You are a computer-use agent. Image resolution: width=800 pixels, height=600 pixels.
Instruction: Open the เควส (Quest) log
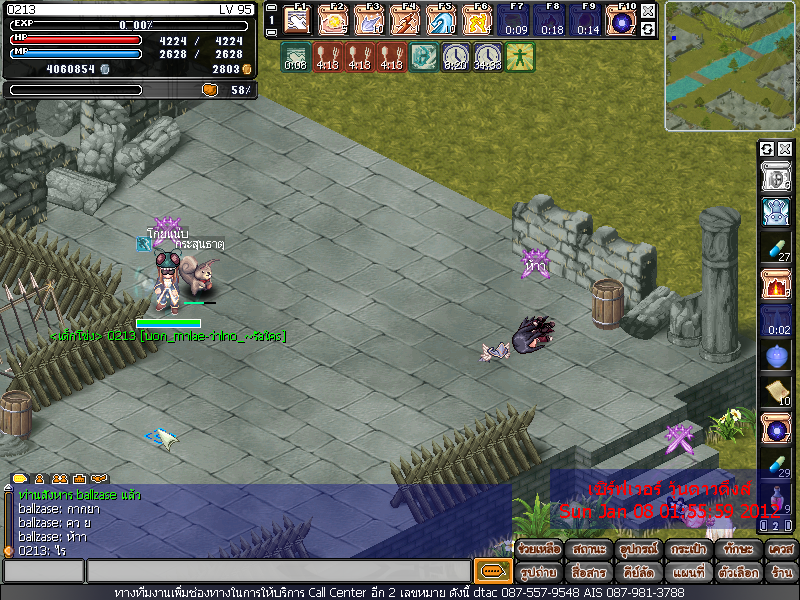[x=780, y=550]
